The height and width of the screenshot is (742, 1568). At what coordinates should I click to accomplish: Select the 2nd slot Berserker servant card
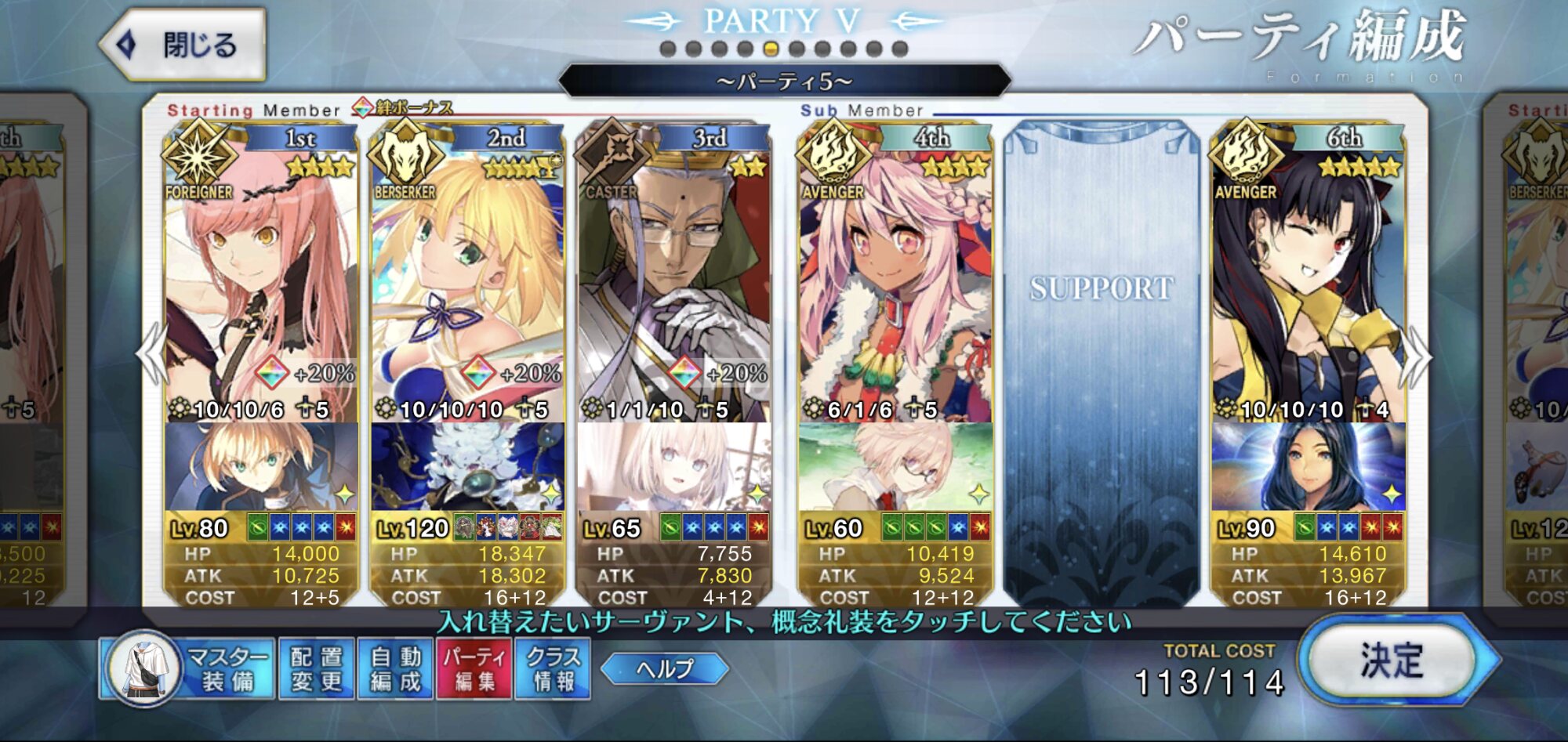click(x=467, y=282)
